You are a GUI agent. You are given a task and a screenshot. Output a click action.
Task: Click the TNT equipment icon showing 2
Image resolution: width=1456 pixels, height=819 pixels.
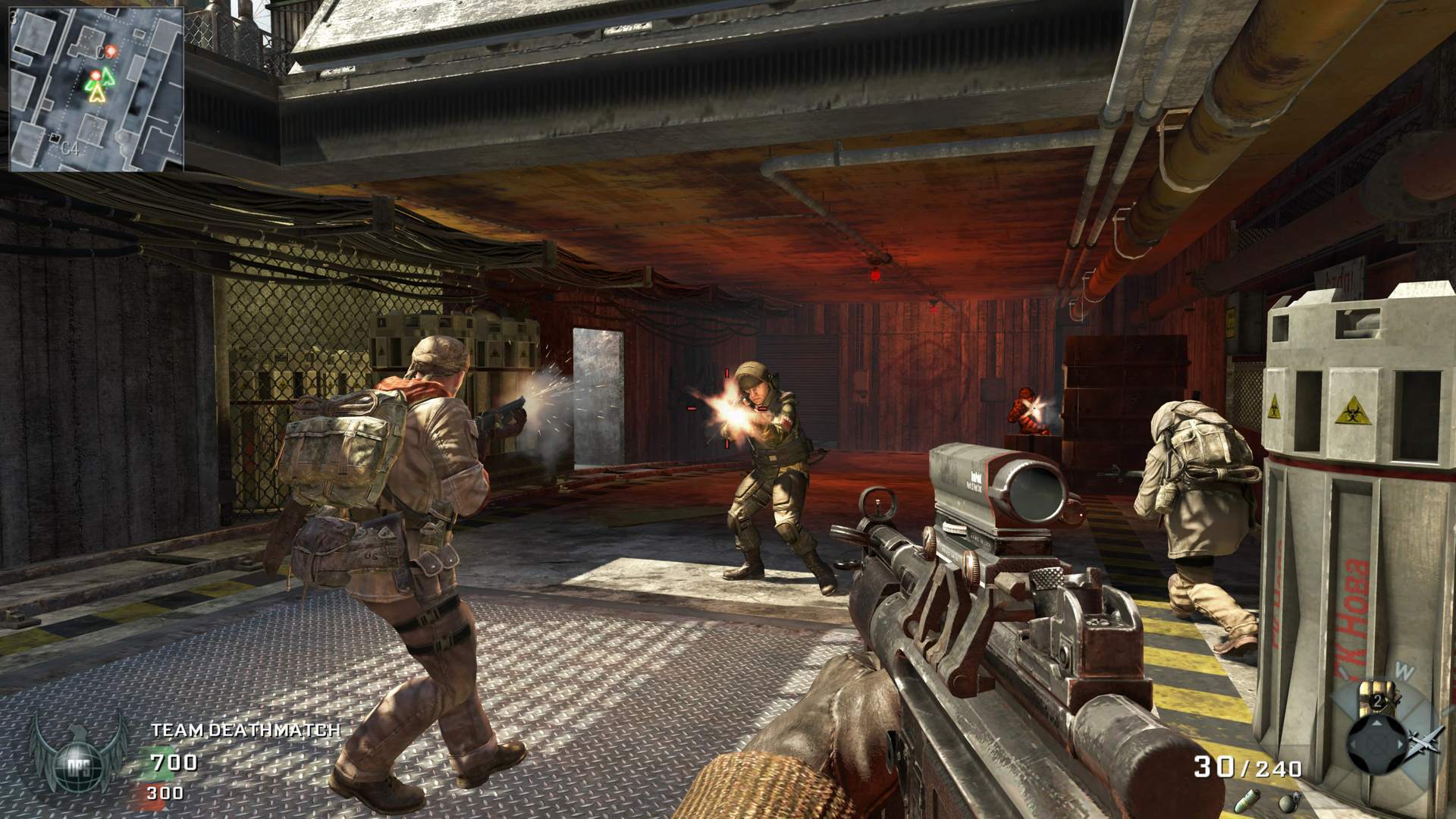tap(1378, 695)
